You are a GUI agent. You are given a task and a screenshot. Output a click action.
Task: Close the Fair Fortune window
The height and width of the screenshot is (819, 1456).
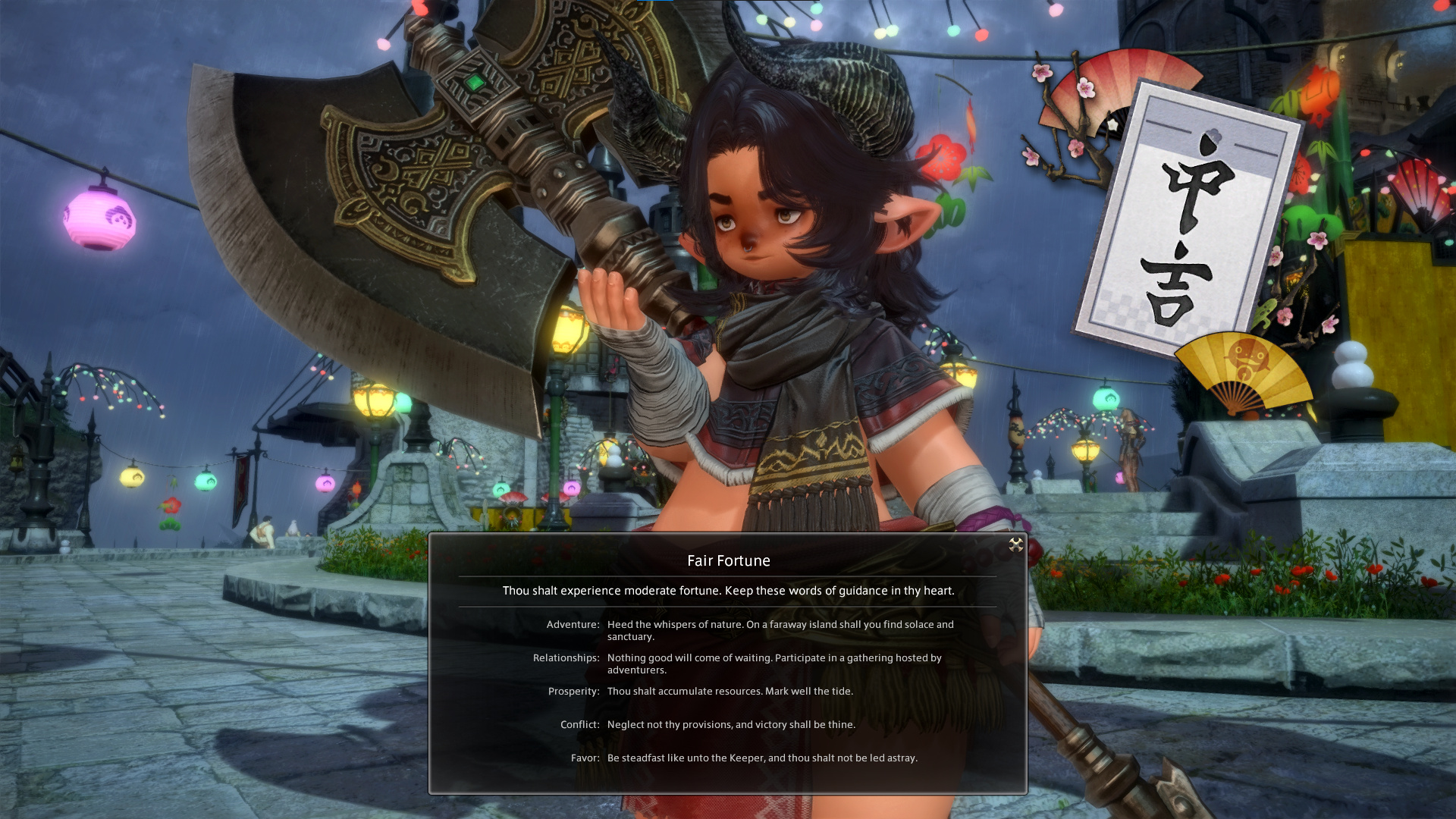[1015, 544]
